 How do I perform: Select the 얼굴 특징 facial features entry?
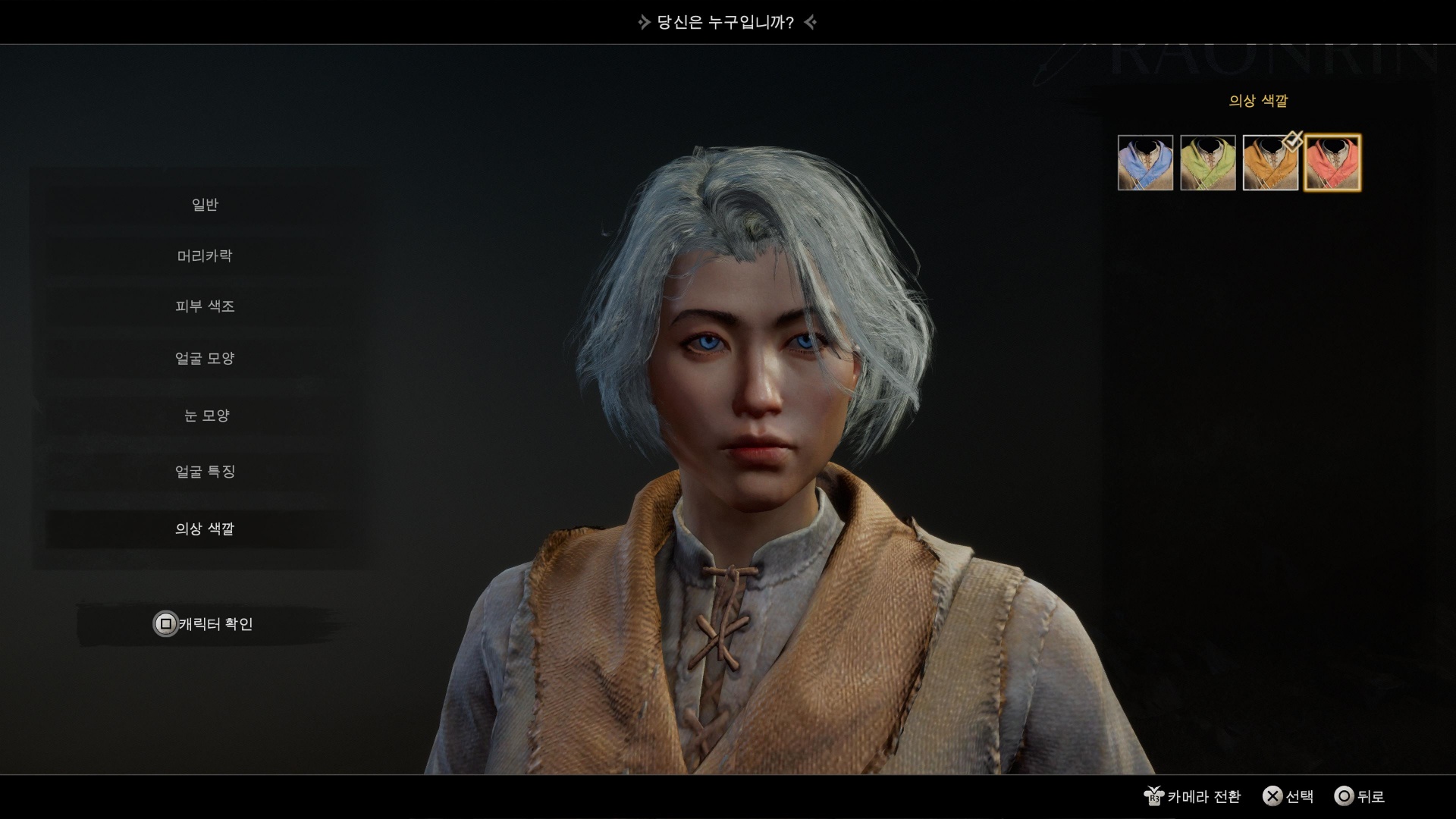click(x=205, y=472)
